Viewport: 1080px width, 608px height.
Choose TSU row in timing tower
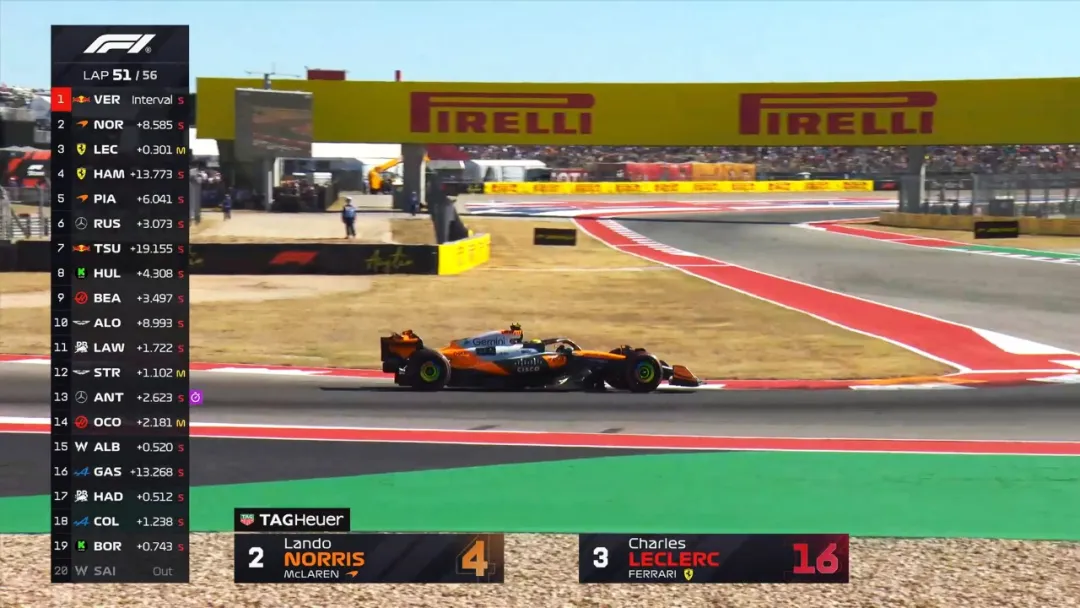pos(120,248)
